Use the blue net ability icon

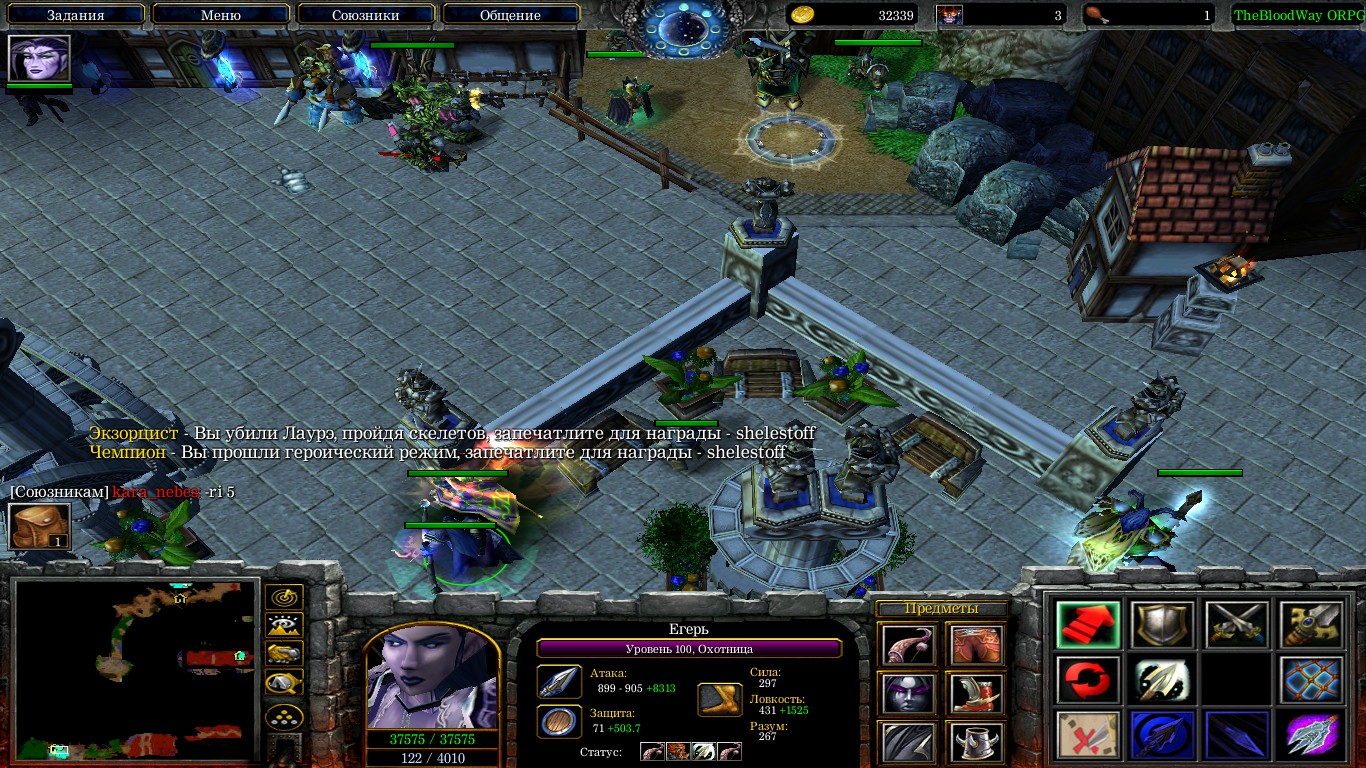click(1311, 680)
